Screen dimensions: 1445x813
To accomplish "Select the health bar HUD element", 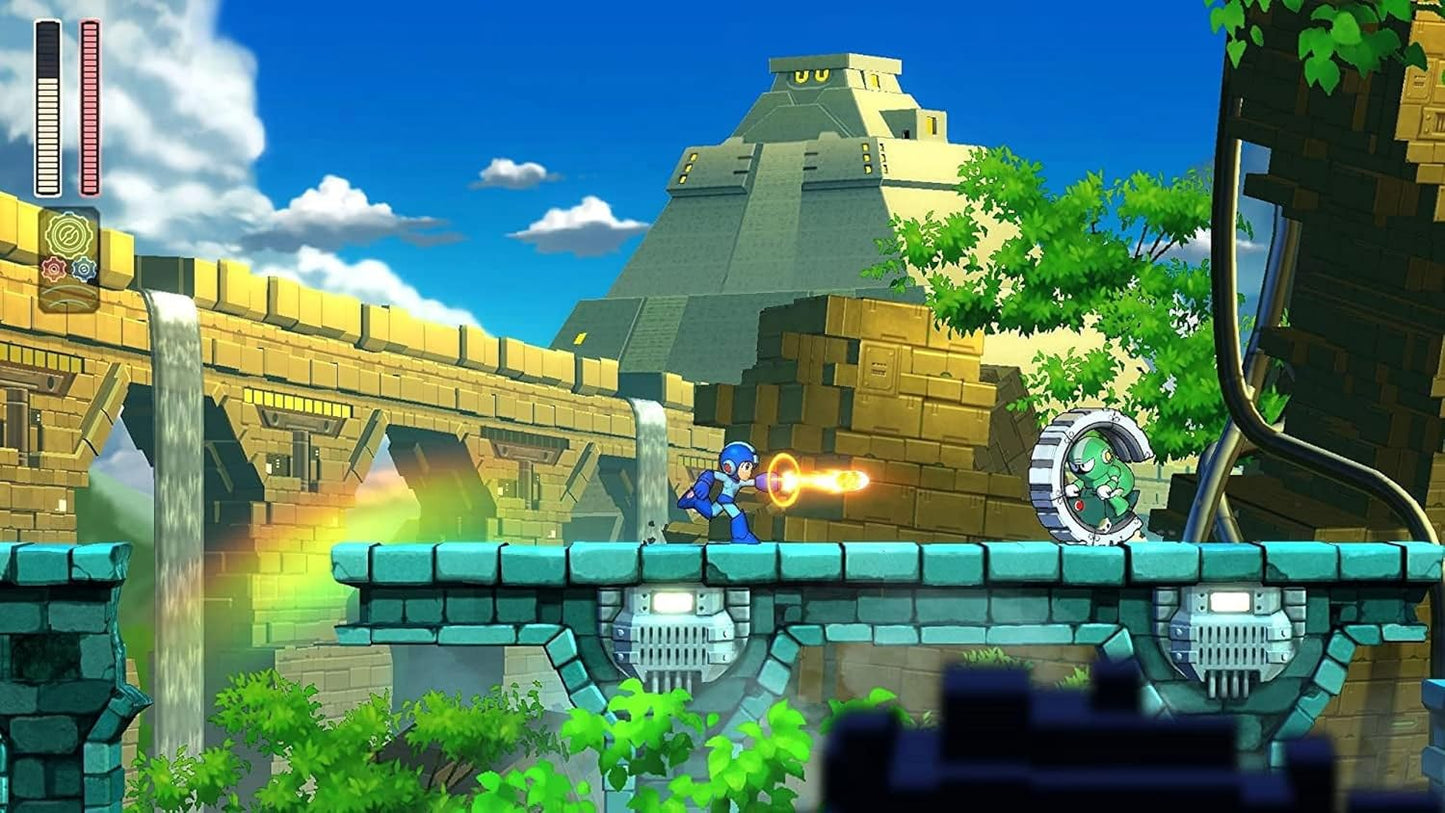I will point(49,105).
